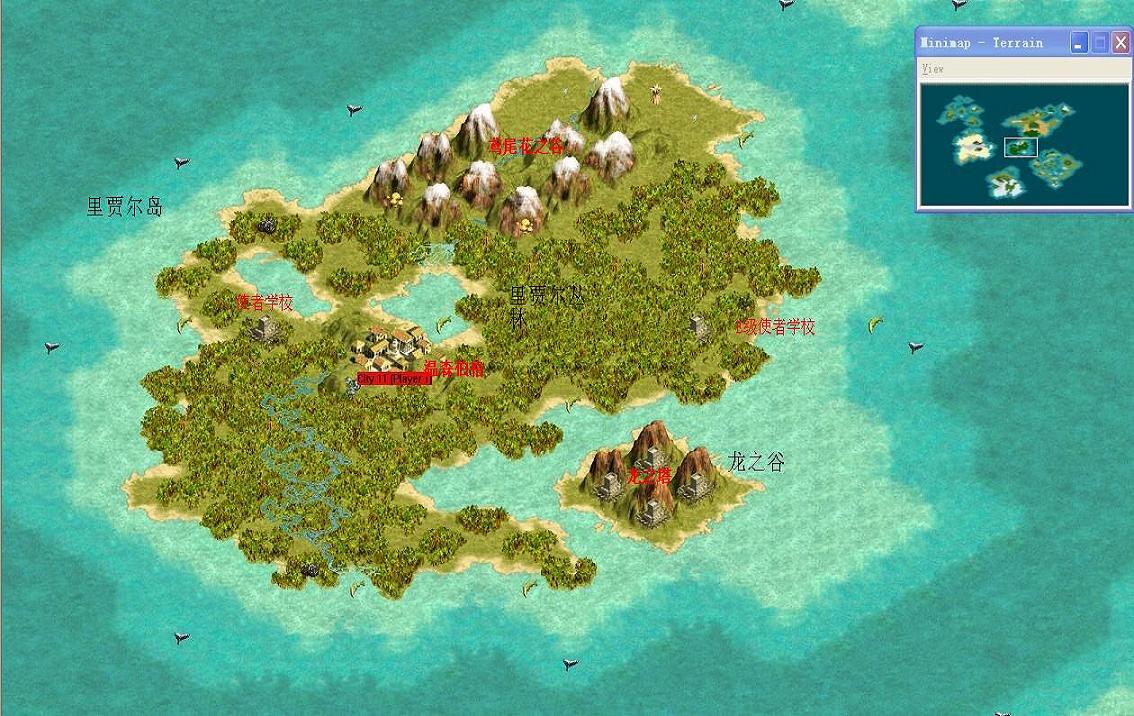Click the minimap terrain overview
The height and width of the screenshot is (716, 1134).
tap(1023, 144)
